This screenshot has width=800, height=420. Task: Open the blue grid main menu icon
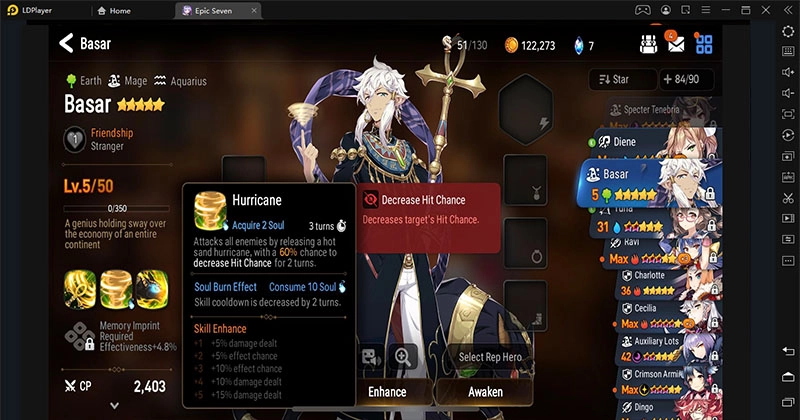(x=705, y=44)
